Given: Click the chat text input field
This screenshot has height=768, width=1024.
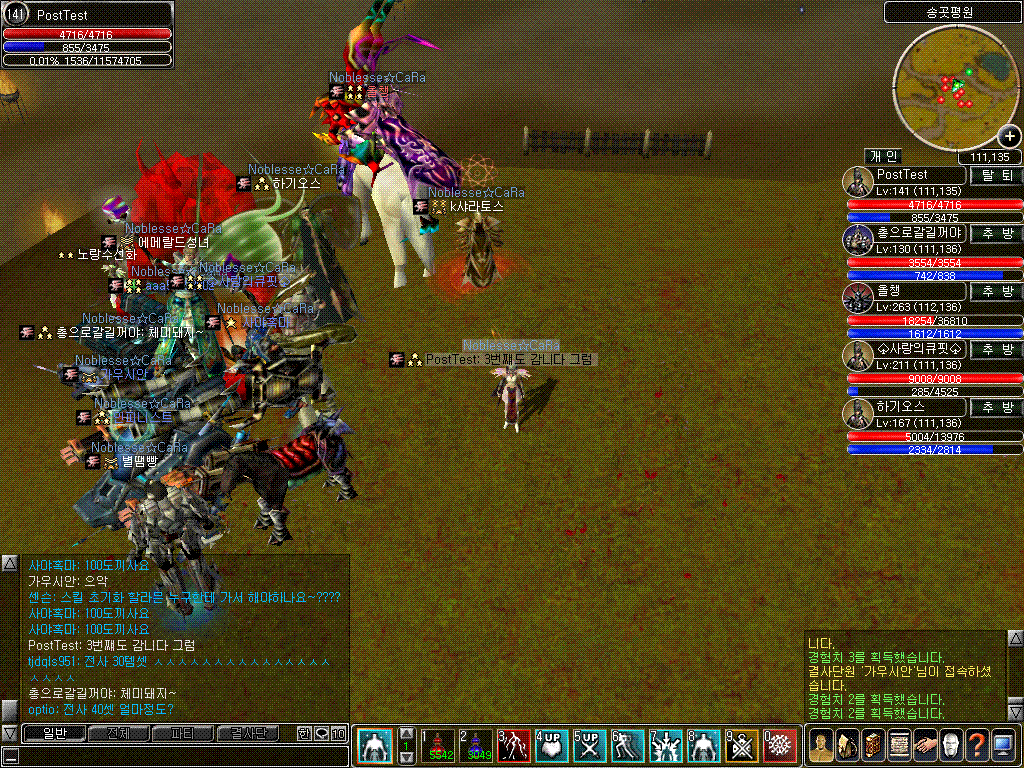Looking at the screenshot, I should pyautogui.click(x=175, y=757).
